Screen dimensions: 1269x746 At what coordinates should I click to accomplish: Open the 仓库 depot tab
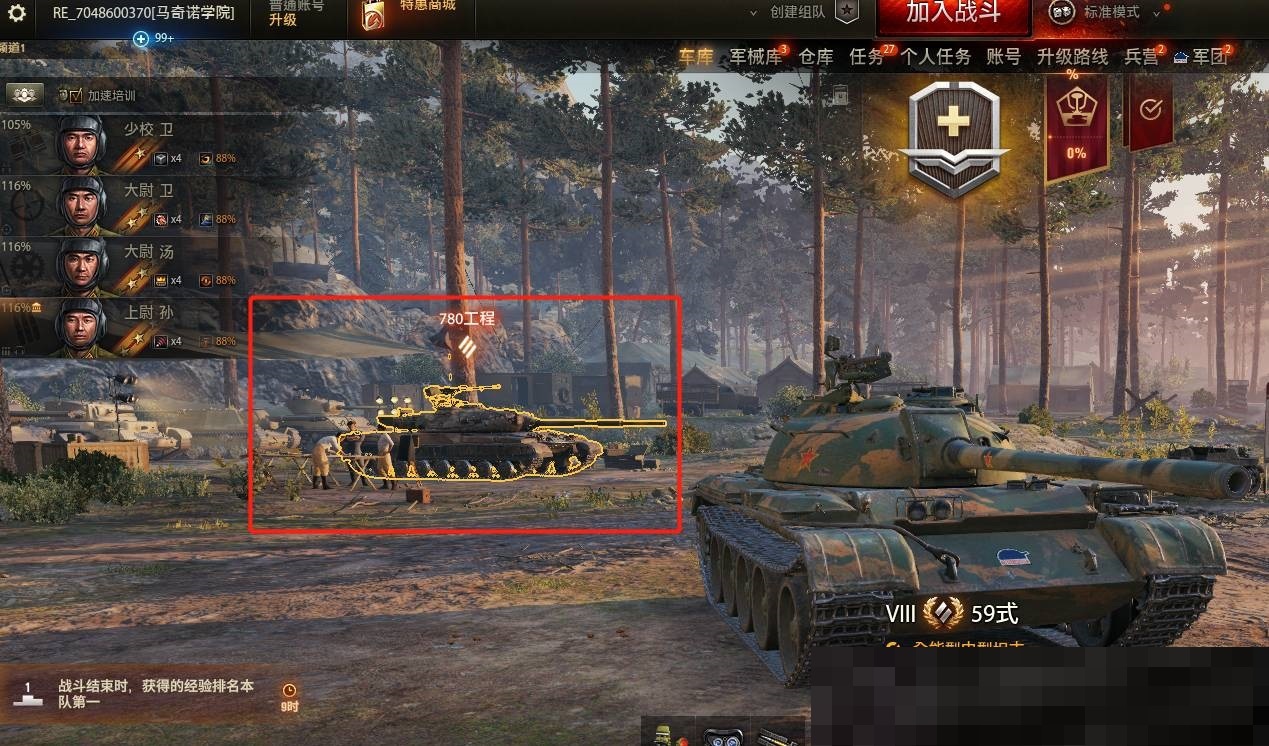pos(815,57)
